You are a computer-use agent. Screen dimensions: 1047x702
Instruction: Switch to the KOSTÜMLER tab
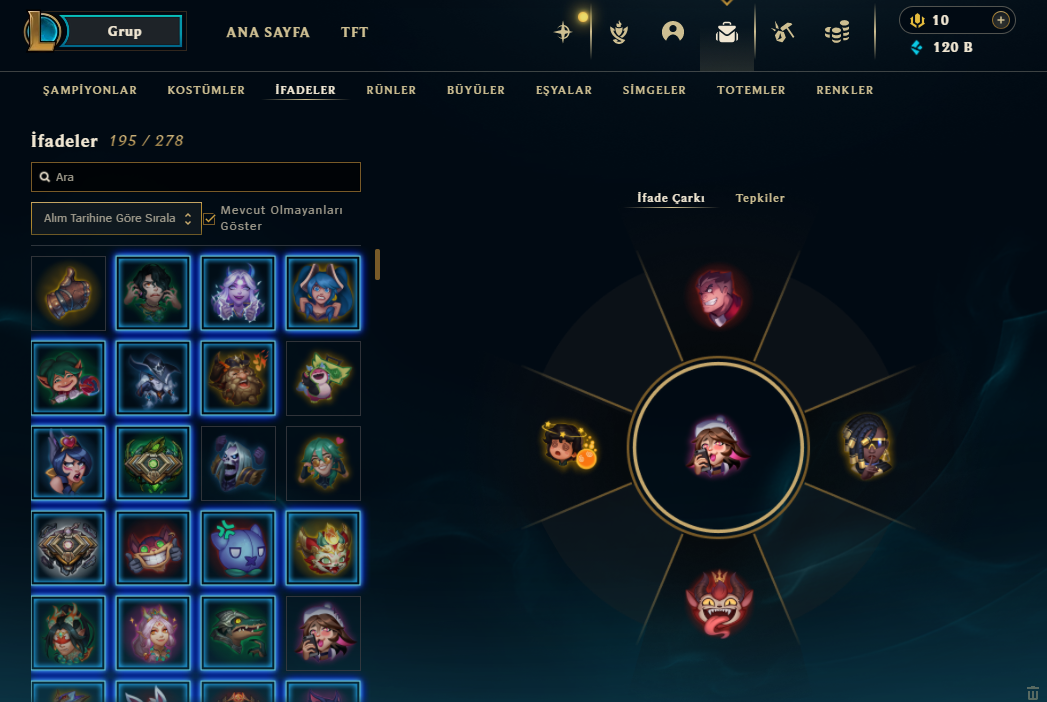tap(206, 90)
